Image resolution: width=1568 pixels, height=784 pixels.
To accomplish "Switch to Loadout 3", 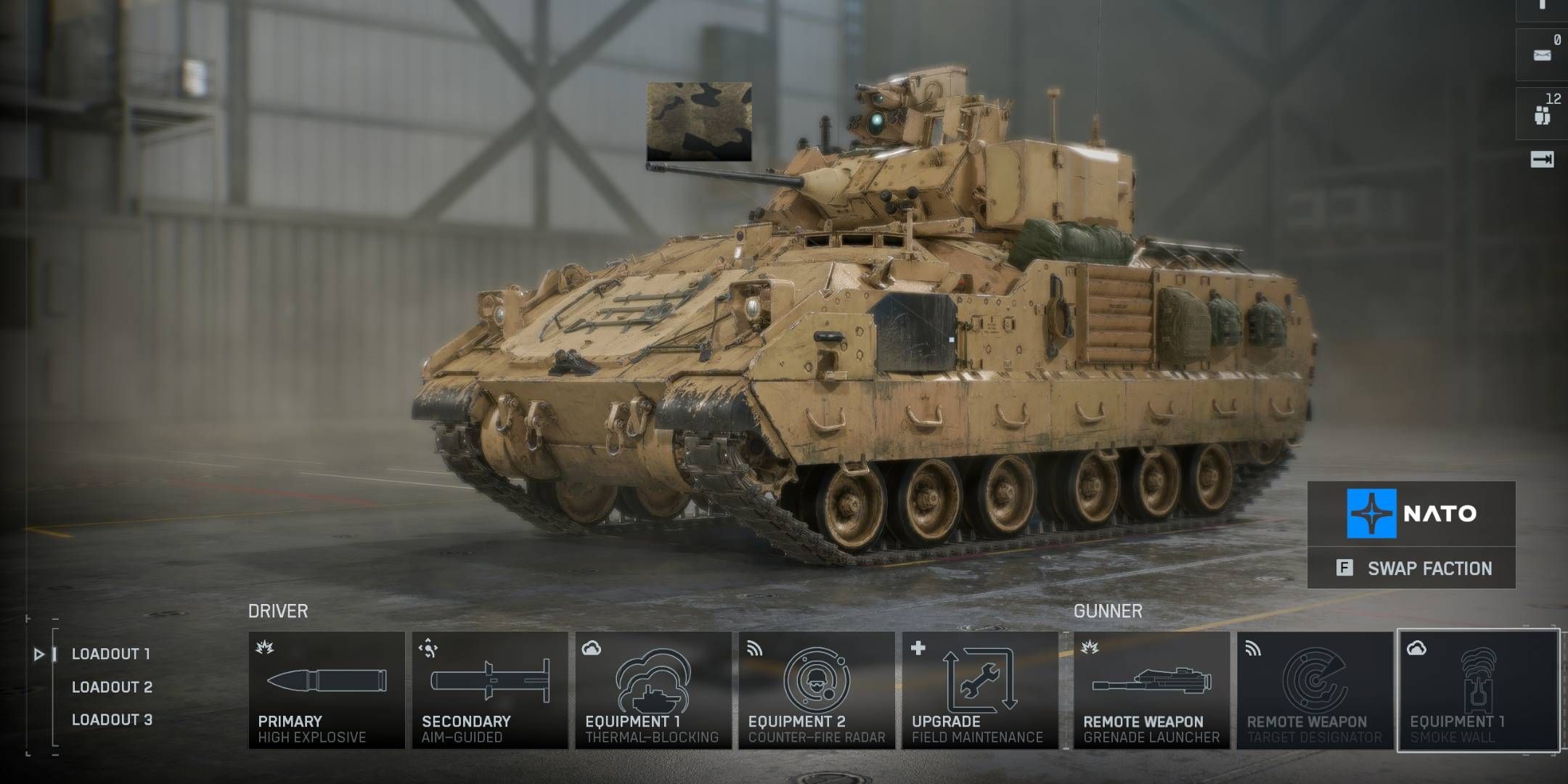I will tap(111, 719).
